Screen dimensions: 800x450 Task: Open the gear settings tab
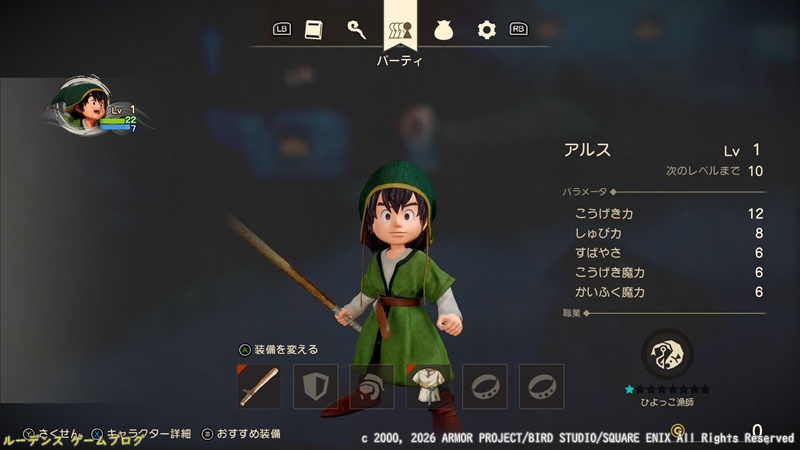(487, 30)
